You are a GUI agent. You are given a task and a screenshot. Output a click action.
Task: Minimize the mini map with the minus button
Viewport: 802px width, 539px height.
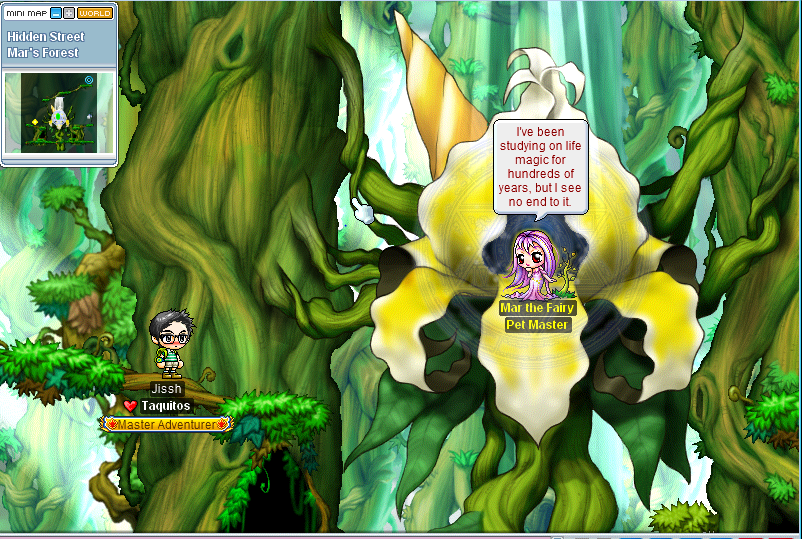(x=56, y=13)
